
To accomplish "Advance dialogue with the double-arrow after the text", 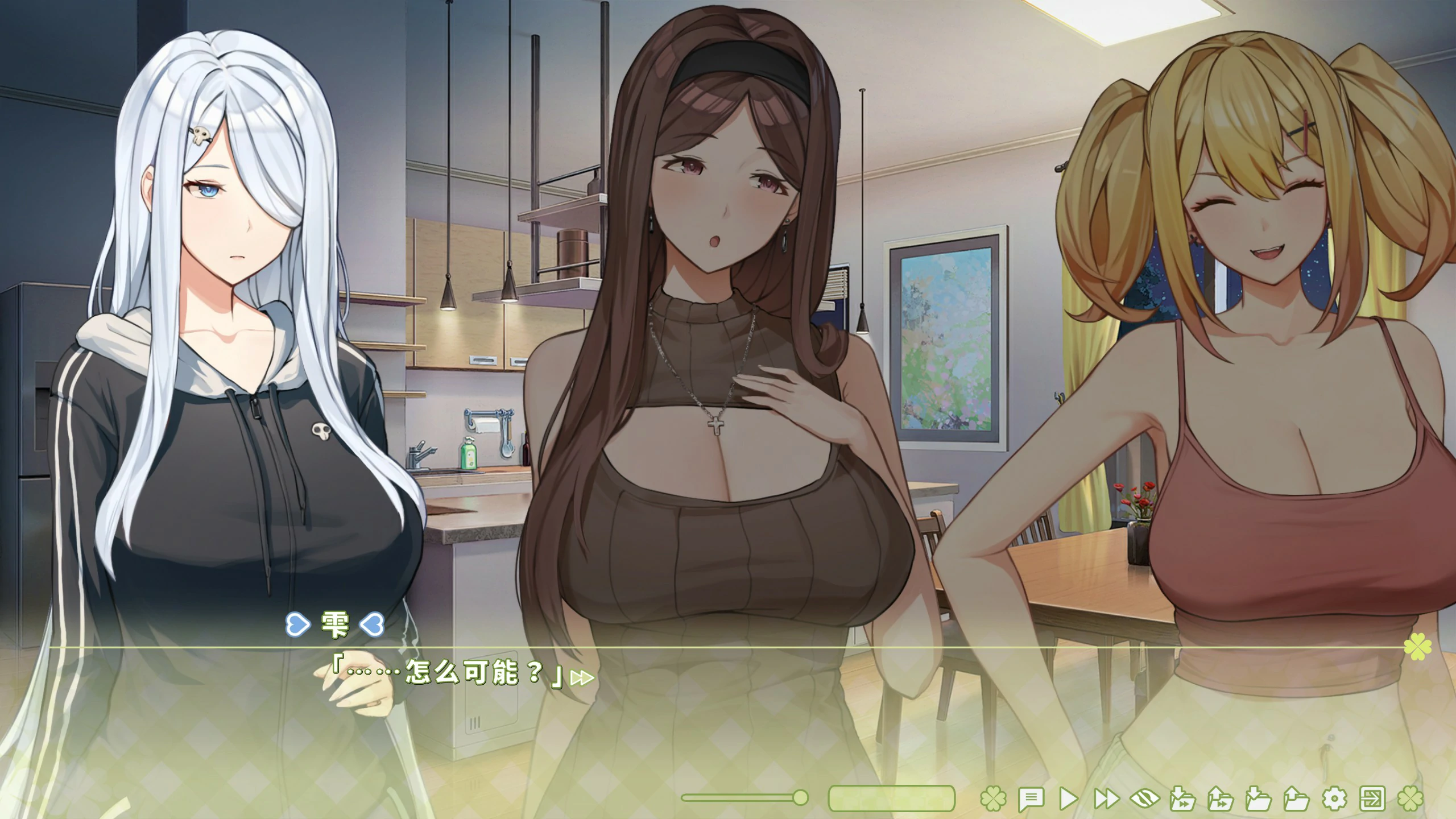I will click(582, 678).
